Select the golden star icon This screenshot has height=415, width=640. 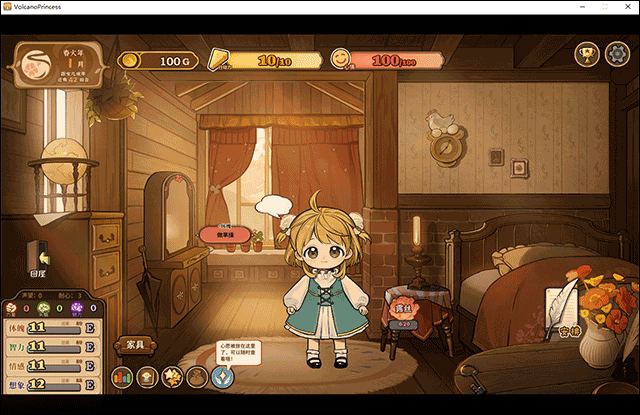pos(173,377)
